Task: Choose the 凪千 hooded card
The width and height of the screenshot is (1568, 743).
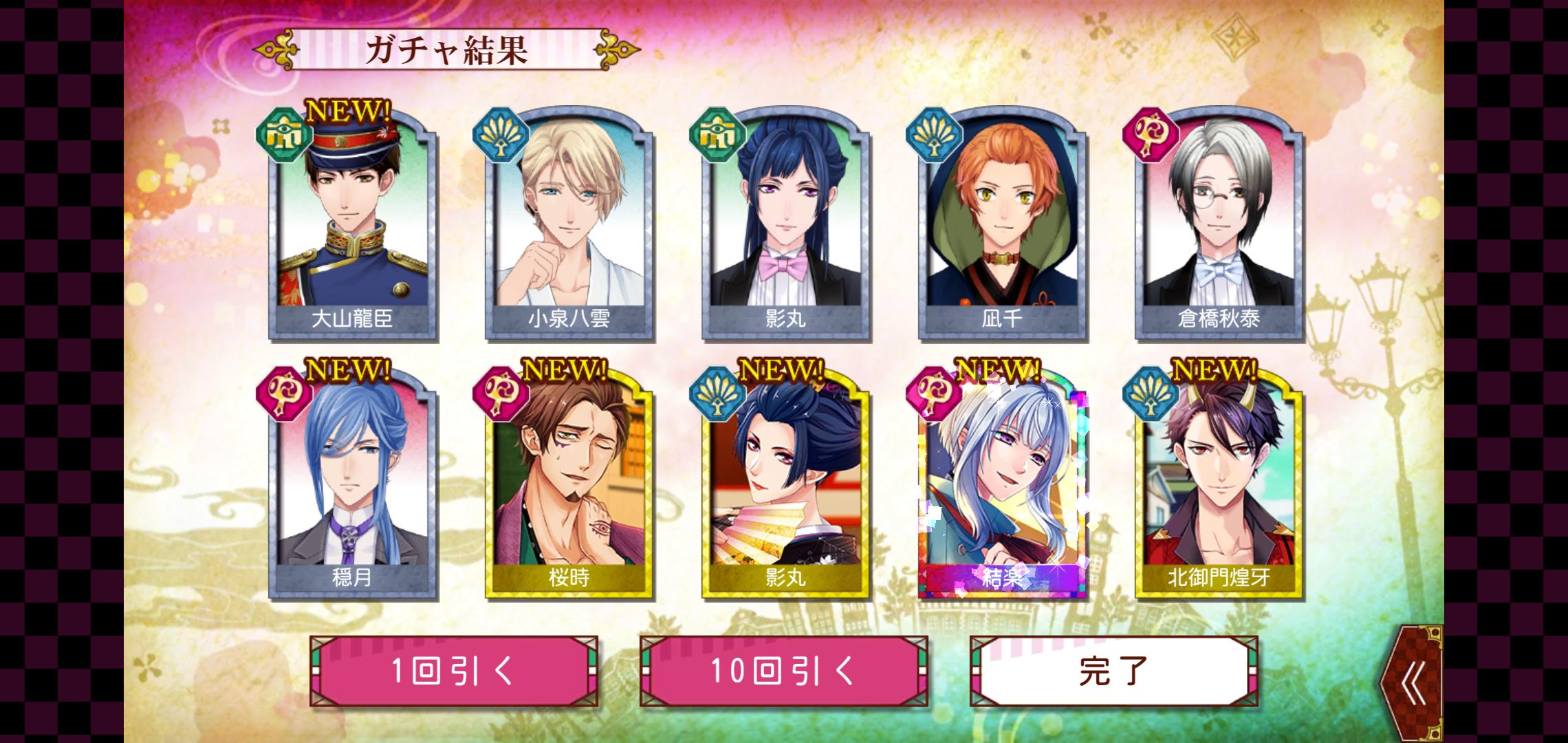Action: point(1002,227)
